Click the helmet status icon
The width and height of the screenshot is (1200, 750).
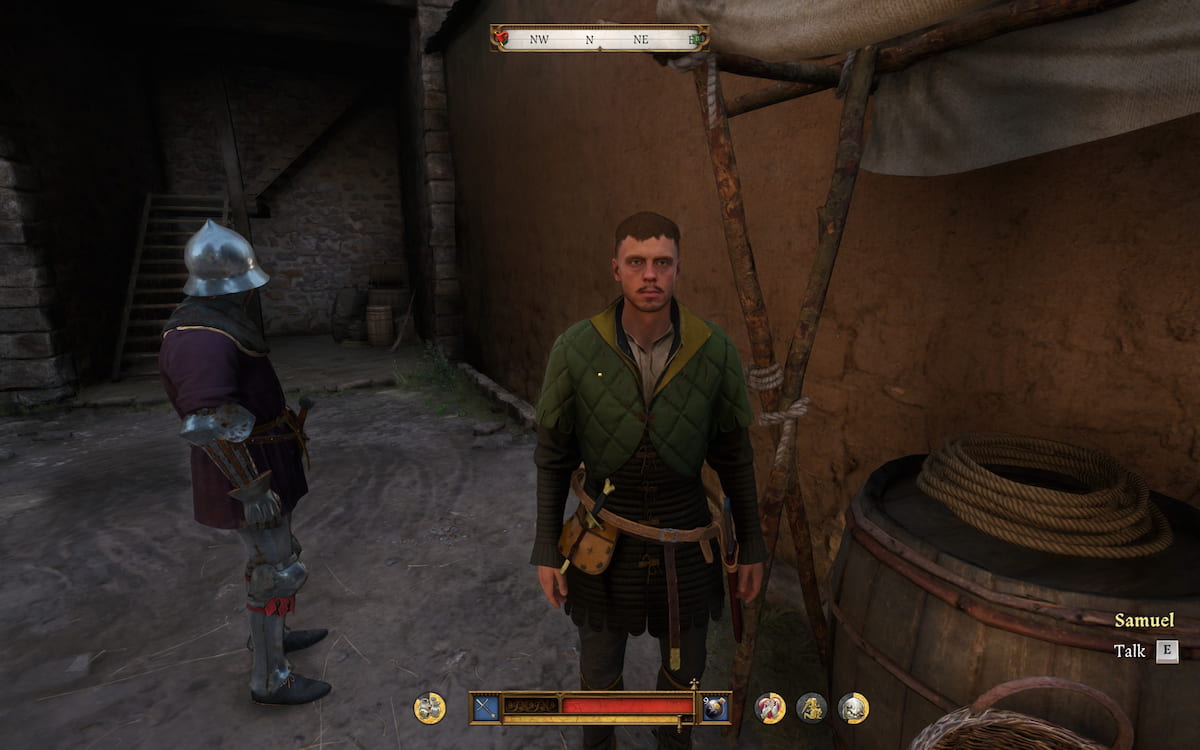(x=853, y=708)
